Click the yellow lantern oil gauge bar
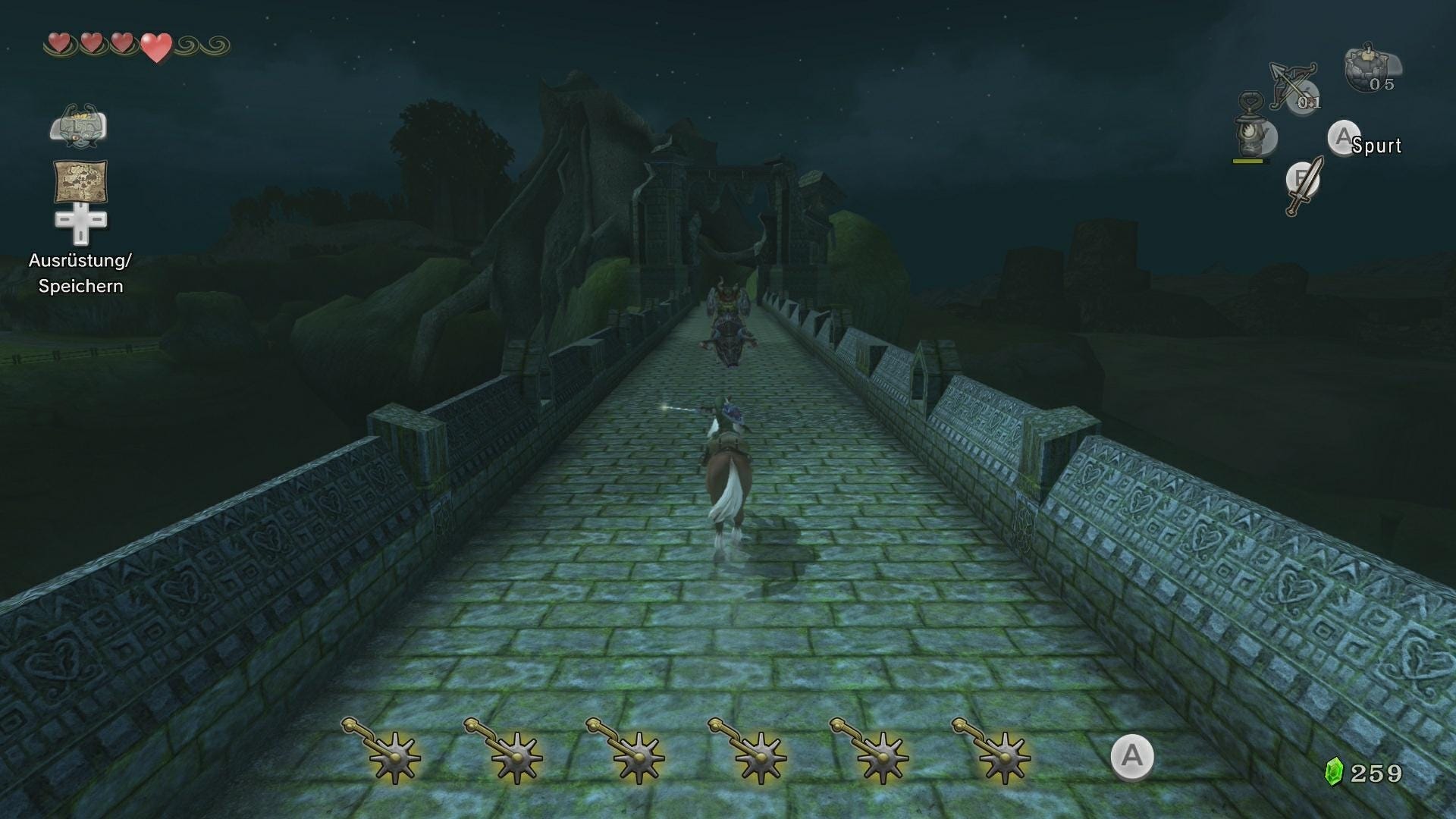Viewport: 1456px width, 819px height. click(1247, 161)
